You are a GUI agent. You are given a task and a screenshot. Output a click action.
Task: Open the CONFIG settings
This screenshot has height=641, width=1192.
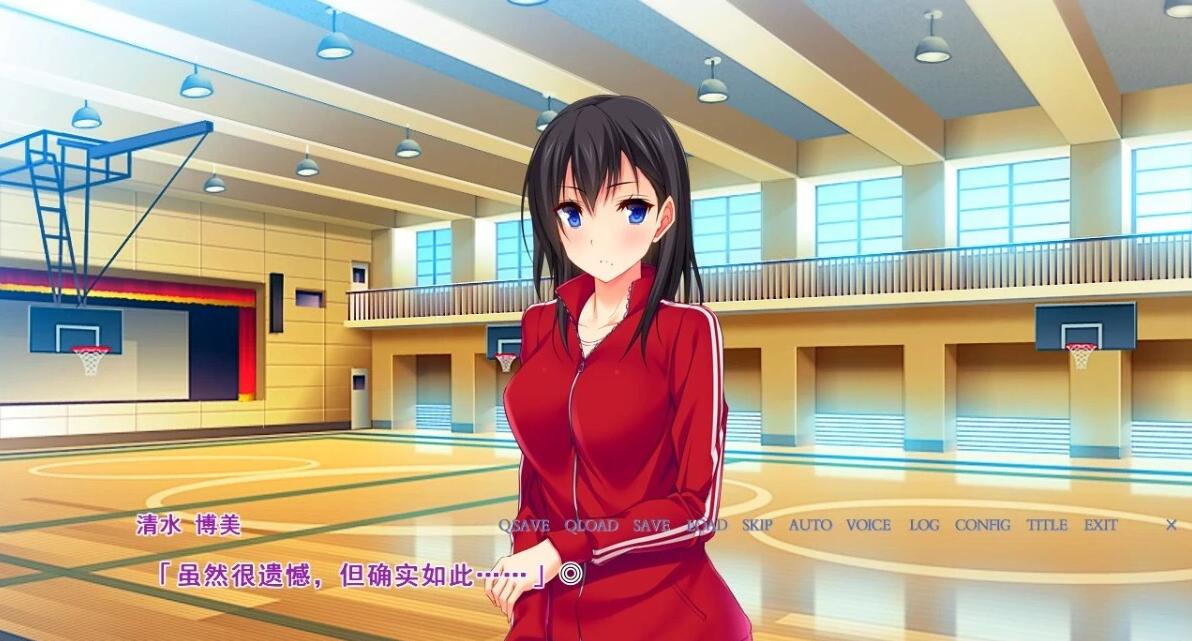(x=982, y=525)
